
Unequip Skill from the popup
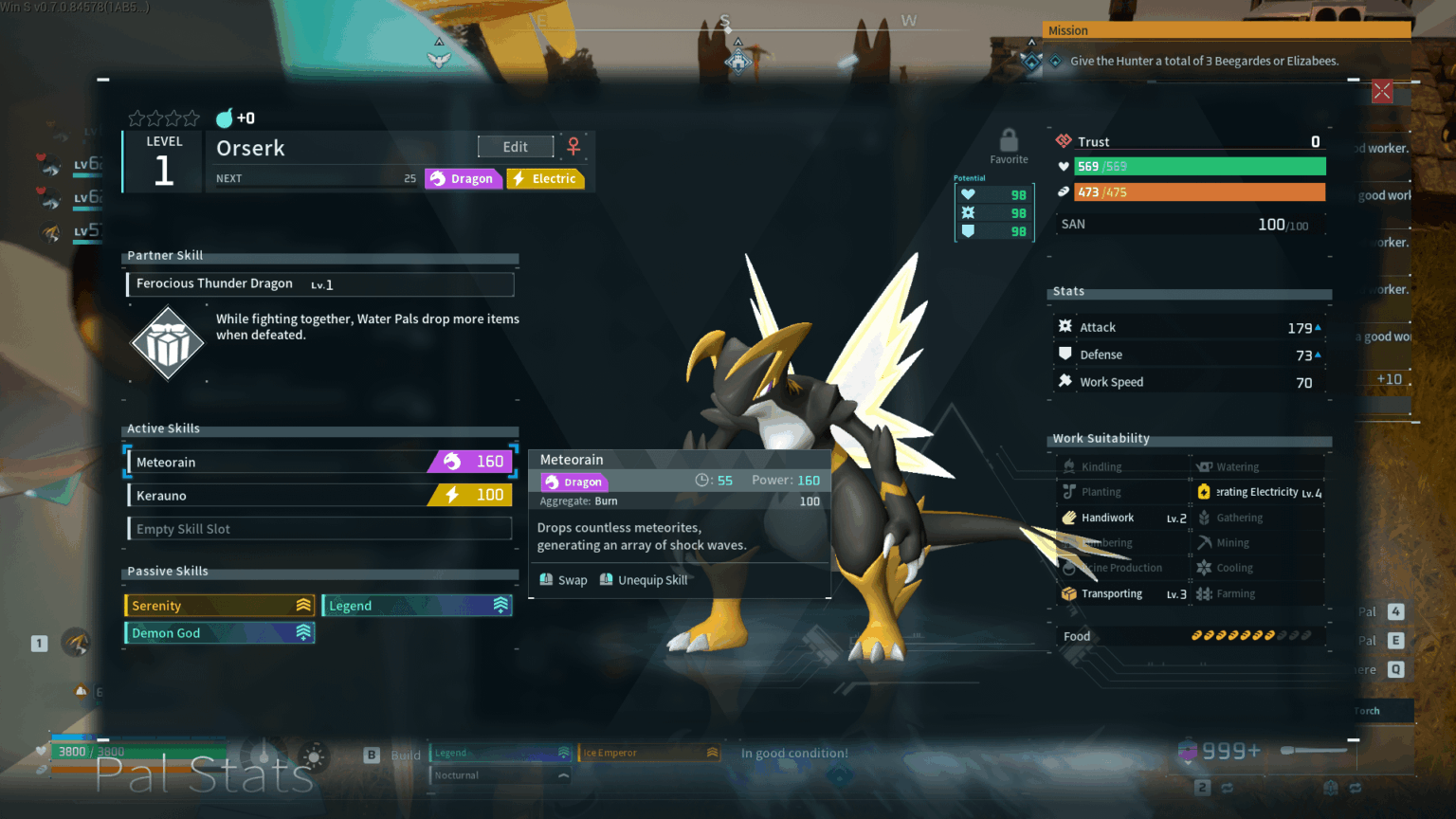pyautogui.click(x=645, y=580)
